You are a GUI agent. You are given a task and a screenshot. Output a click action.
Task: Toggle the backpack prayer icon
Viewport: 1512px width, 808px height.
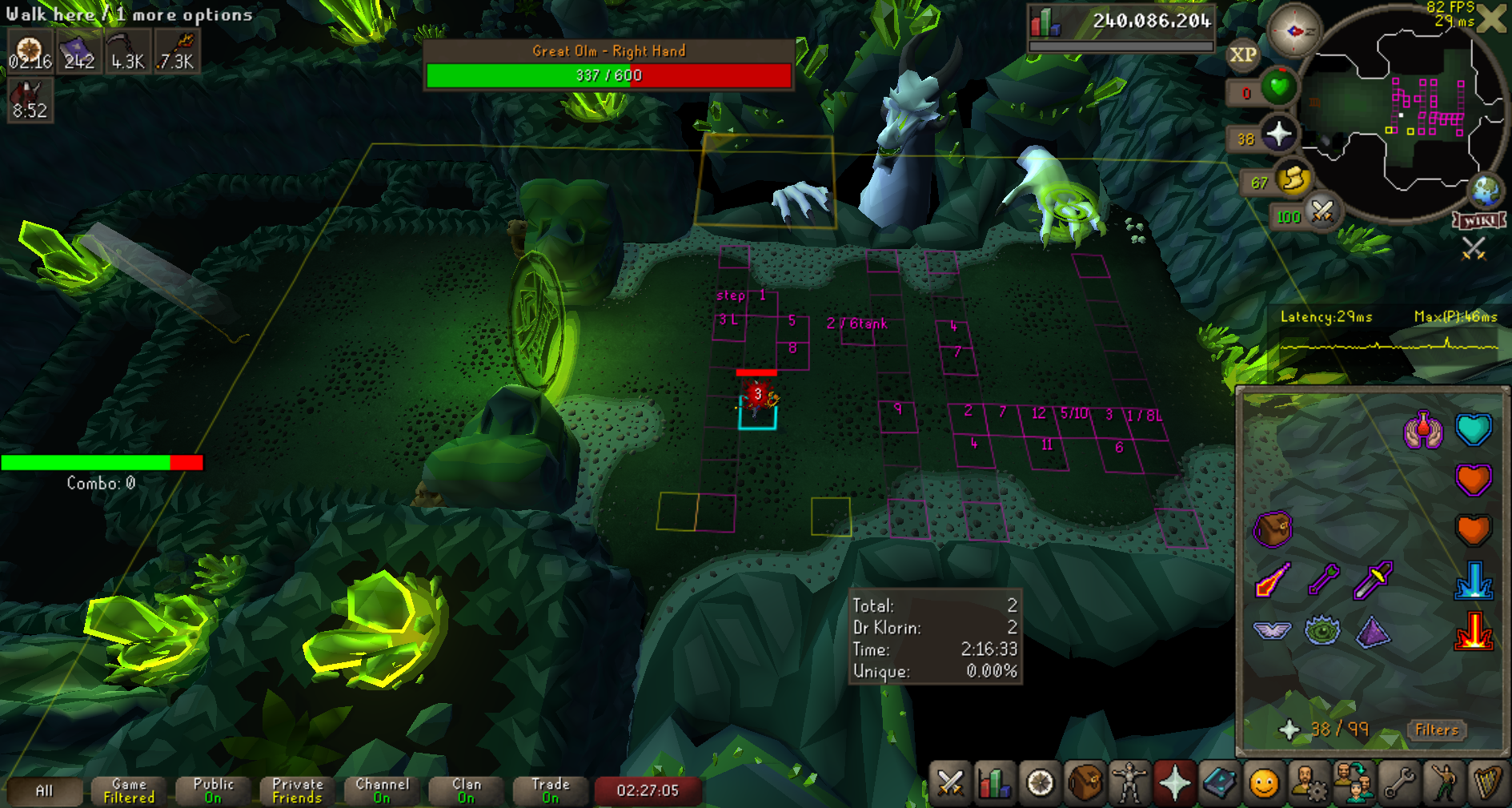click(1272, 529)
